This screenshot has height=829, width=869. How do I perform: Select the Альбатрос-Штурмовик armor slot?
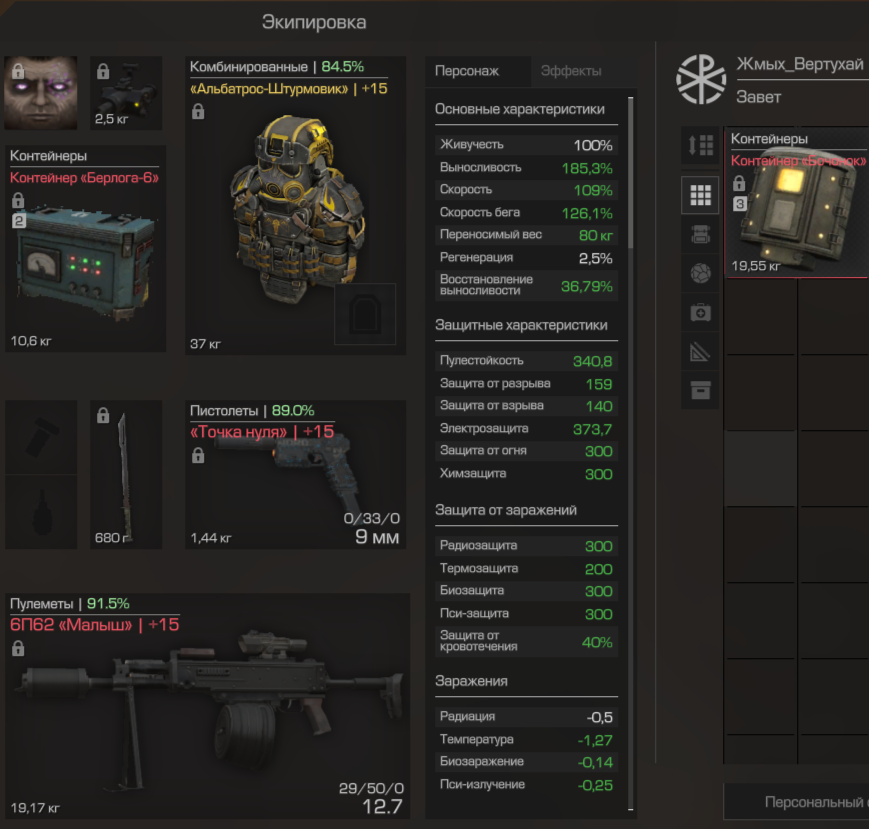point(296,205)
